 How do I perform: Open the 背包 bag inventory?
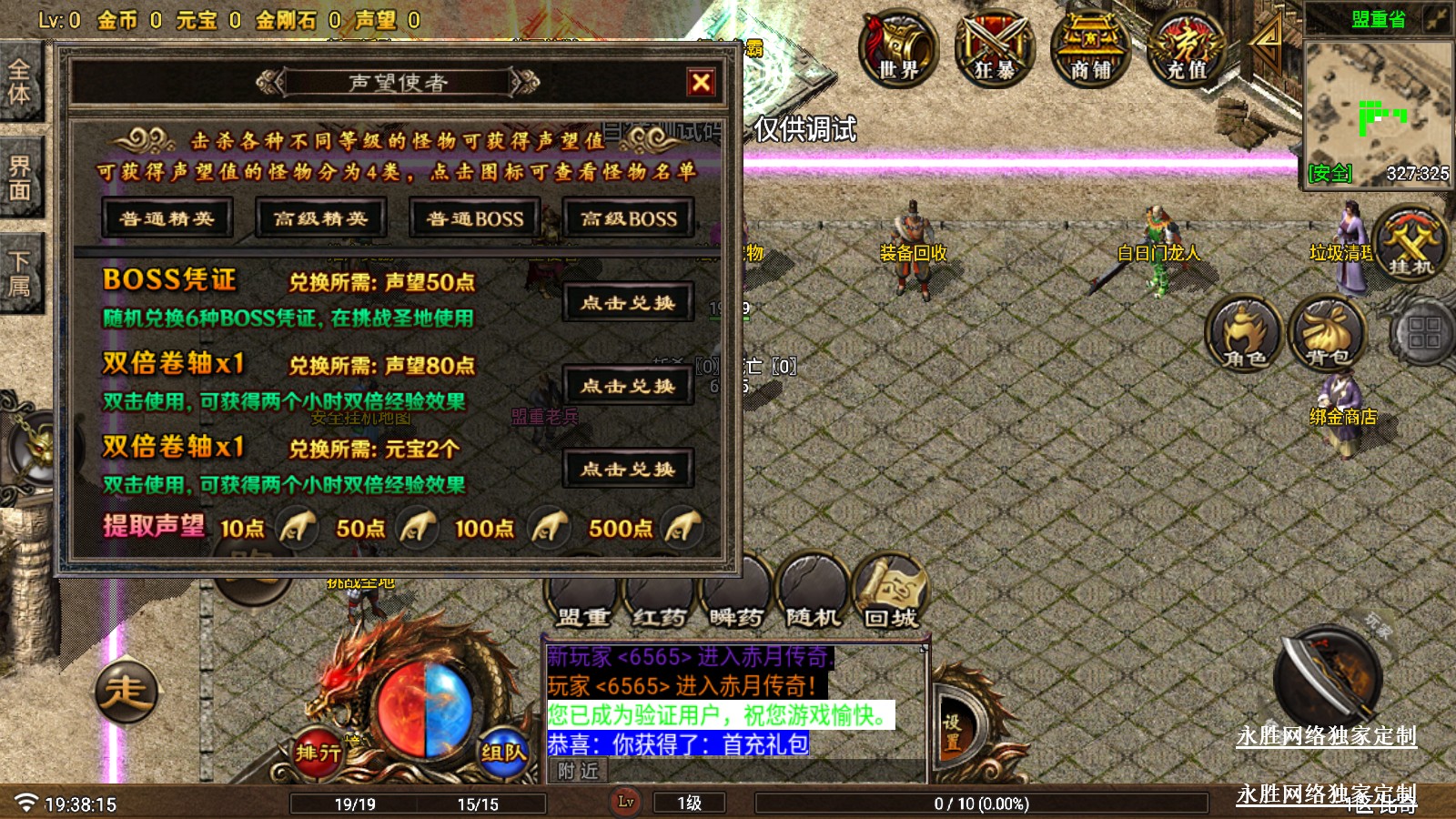coord(1328,333)
